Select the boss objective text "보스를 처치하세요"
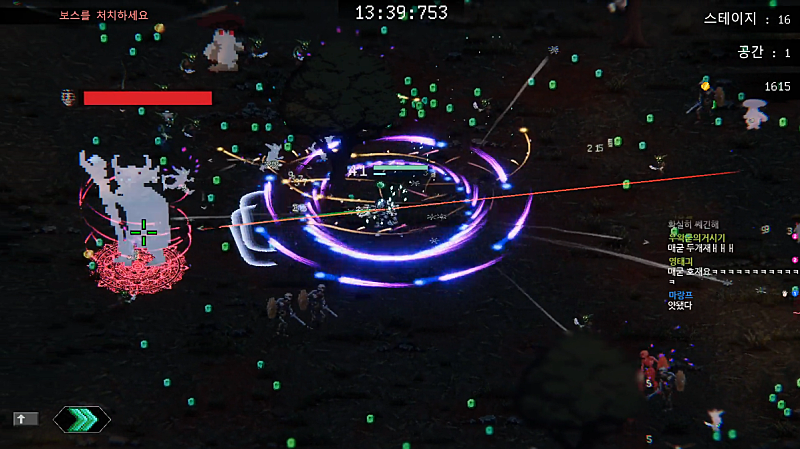Image resolution: width=800 pixels, height=449 pixels. (103, 15)
